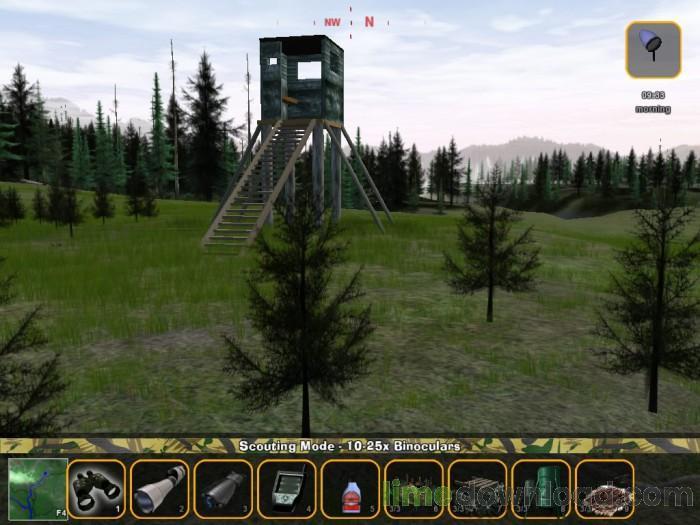Equip the spotting scope in slot 2

coord(159,489)
